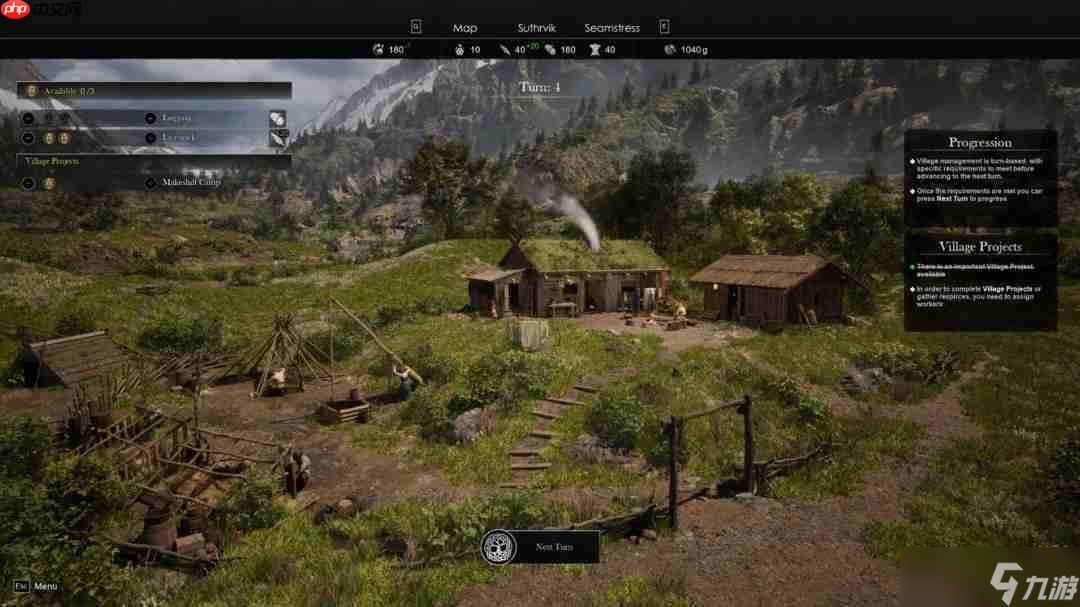
Task: Remove a worker from the Logging row
Action: [28, 118]
